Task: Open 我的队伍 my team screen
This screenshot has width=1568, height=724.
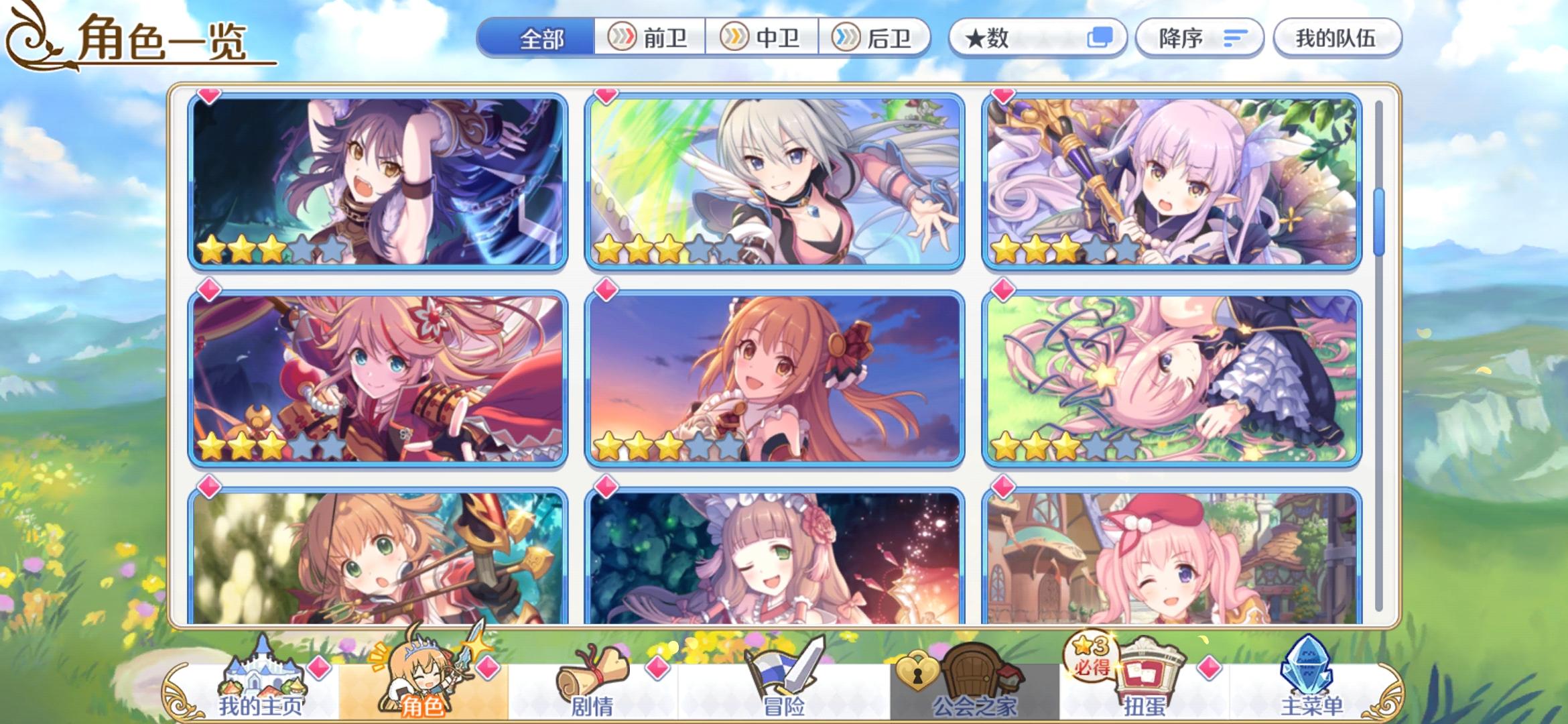Action: [x=1337, y=38]
